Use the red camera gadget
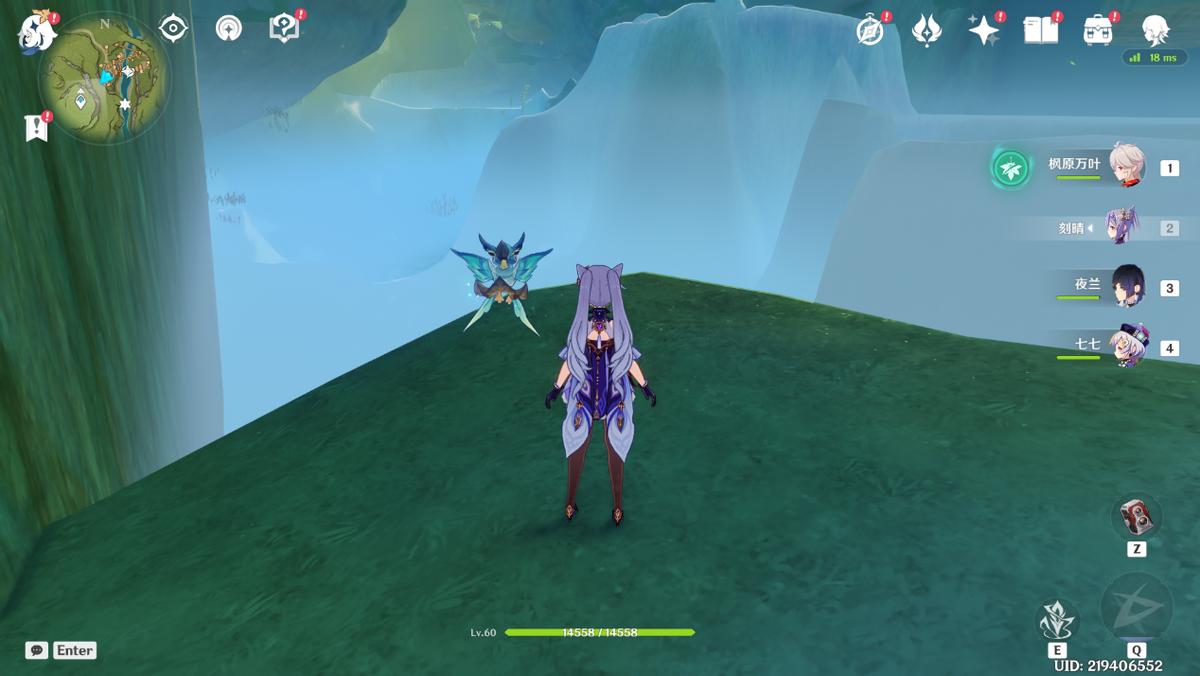This screenshot has height=676, width=1200. (1136, 517)
